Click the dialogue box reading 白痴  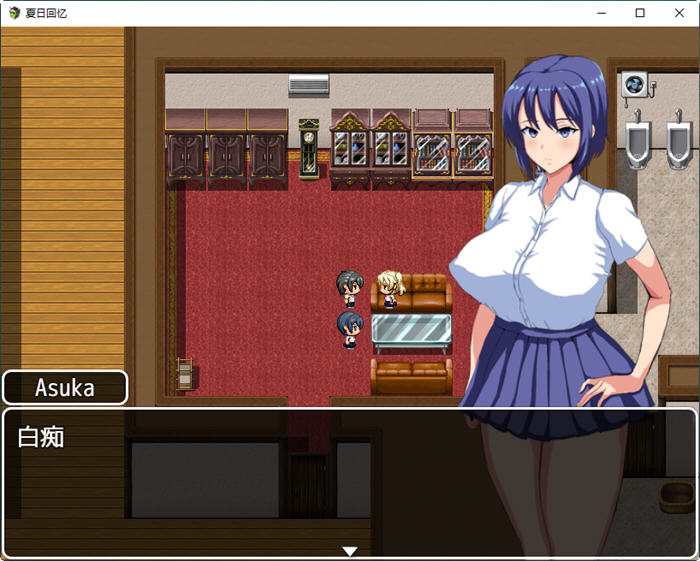(x=349, y=481)
